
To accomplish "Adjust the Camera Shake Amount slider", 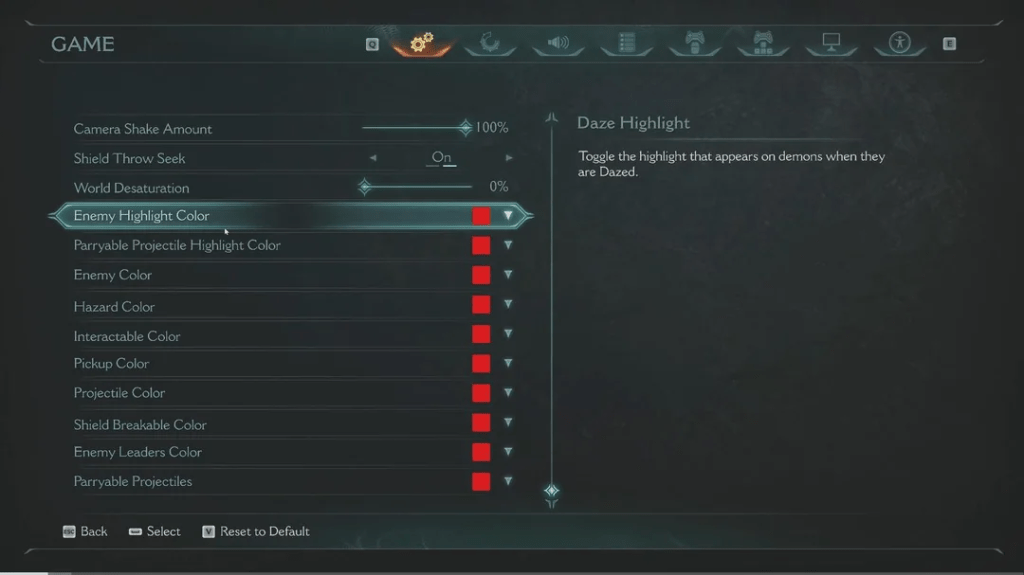I will [465, 128].
